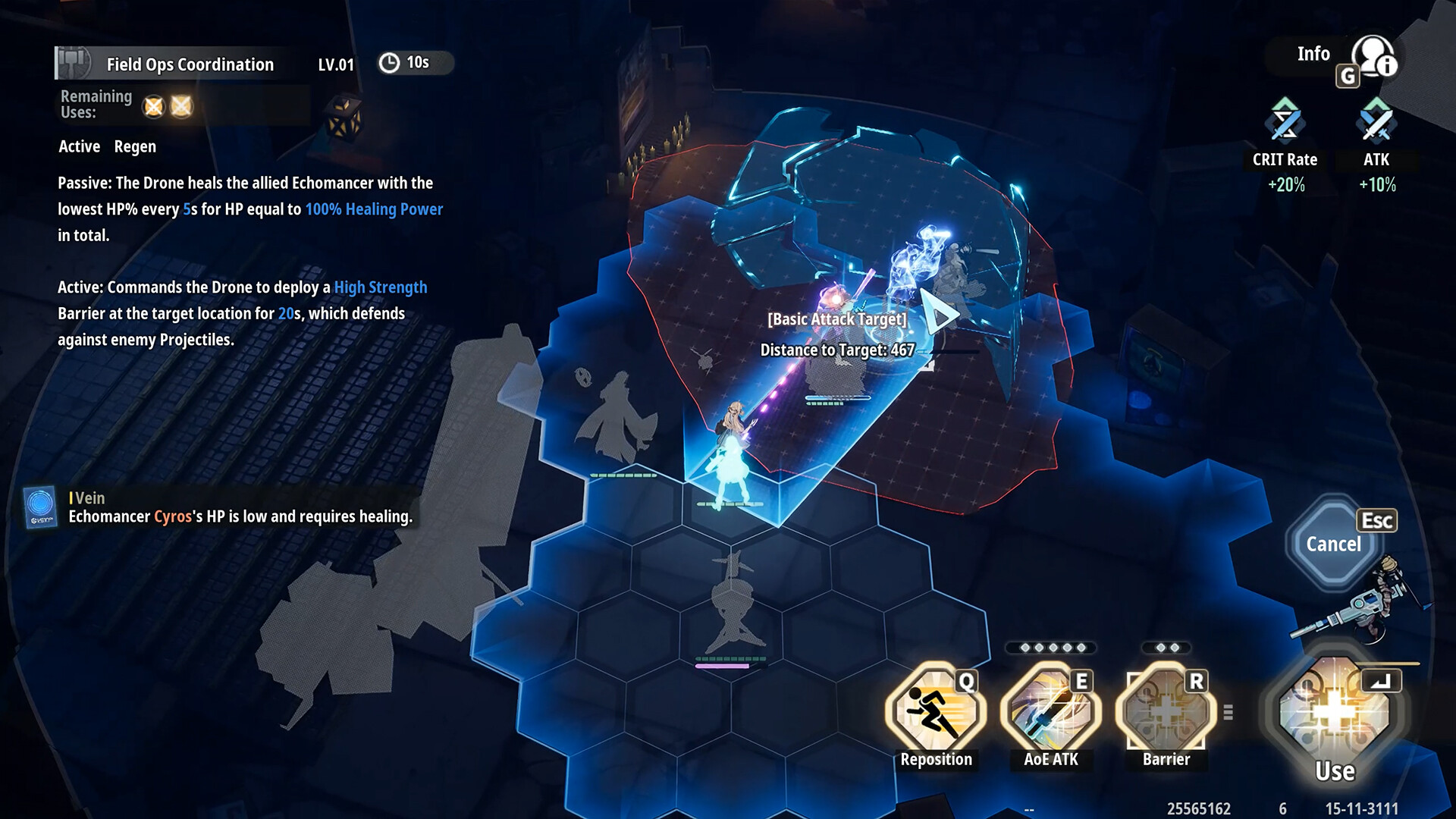Open the list menu beside the Barrier skill
Image resolution: width=1456 pixels, height=819 pixels.
(x=1228, y=713)
